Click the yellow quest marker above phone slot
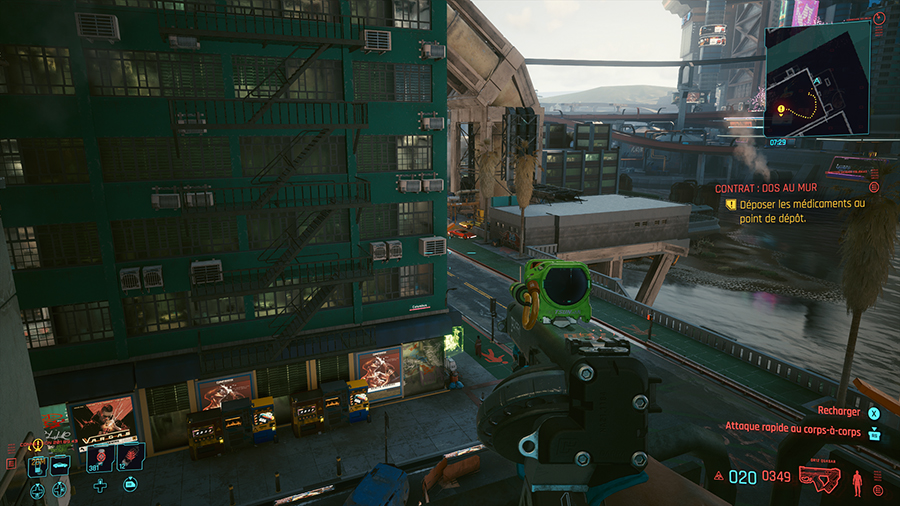Screen dimensions: 900x506 [x=37, y=444]
